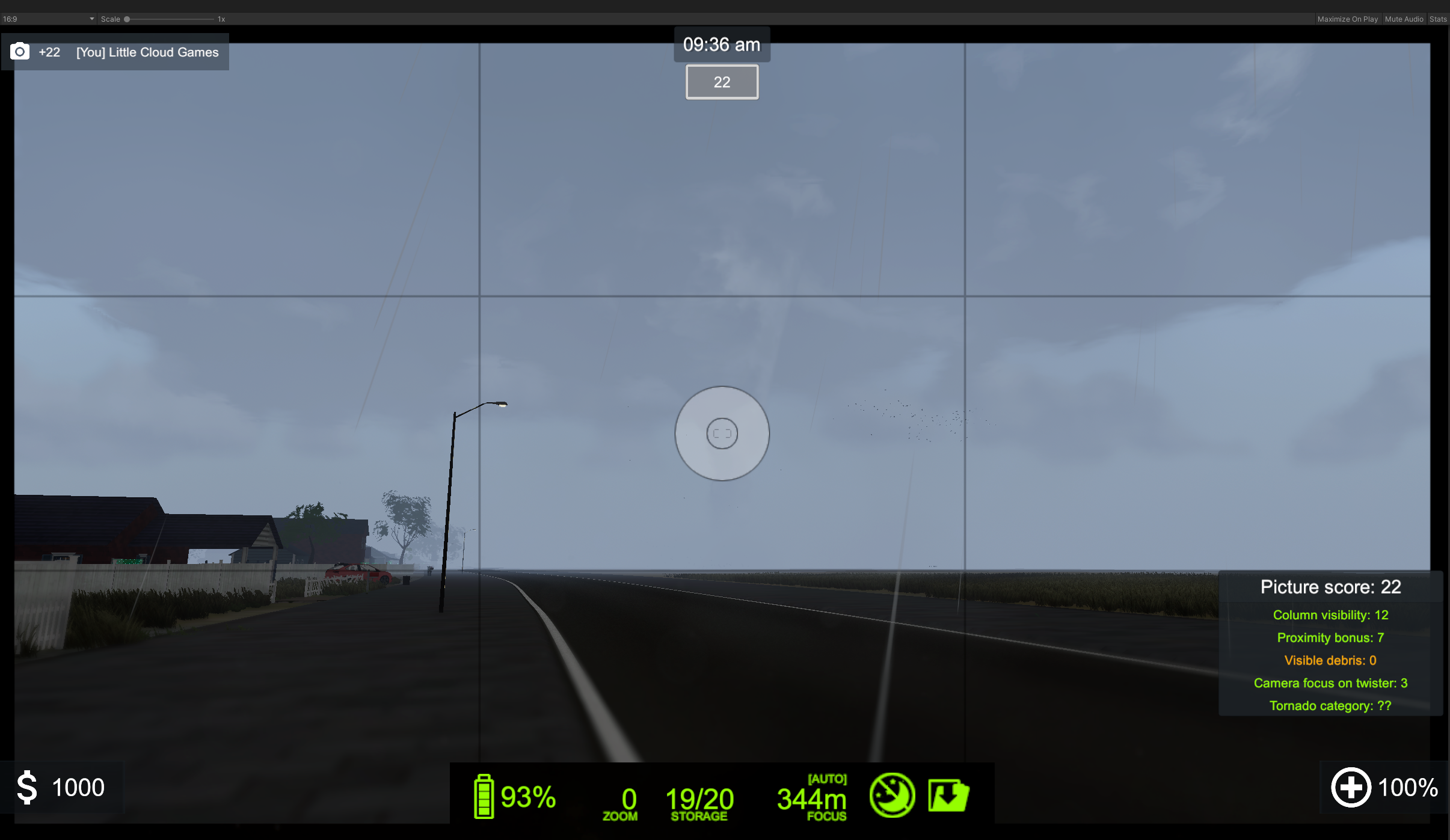Image resolution: width=1450 pixels, height=840 pixels.
Task: Switch focus off AUTO mode
Action: point(828,778)
